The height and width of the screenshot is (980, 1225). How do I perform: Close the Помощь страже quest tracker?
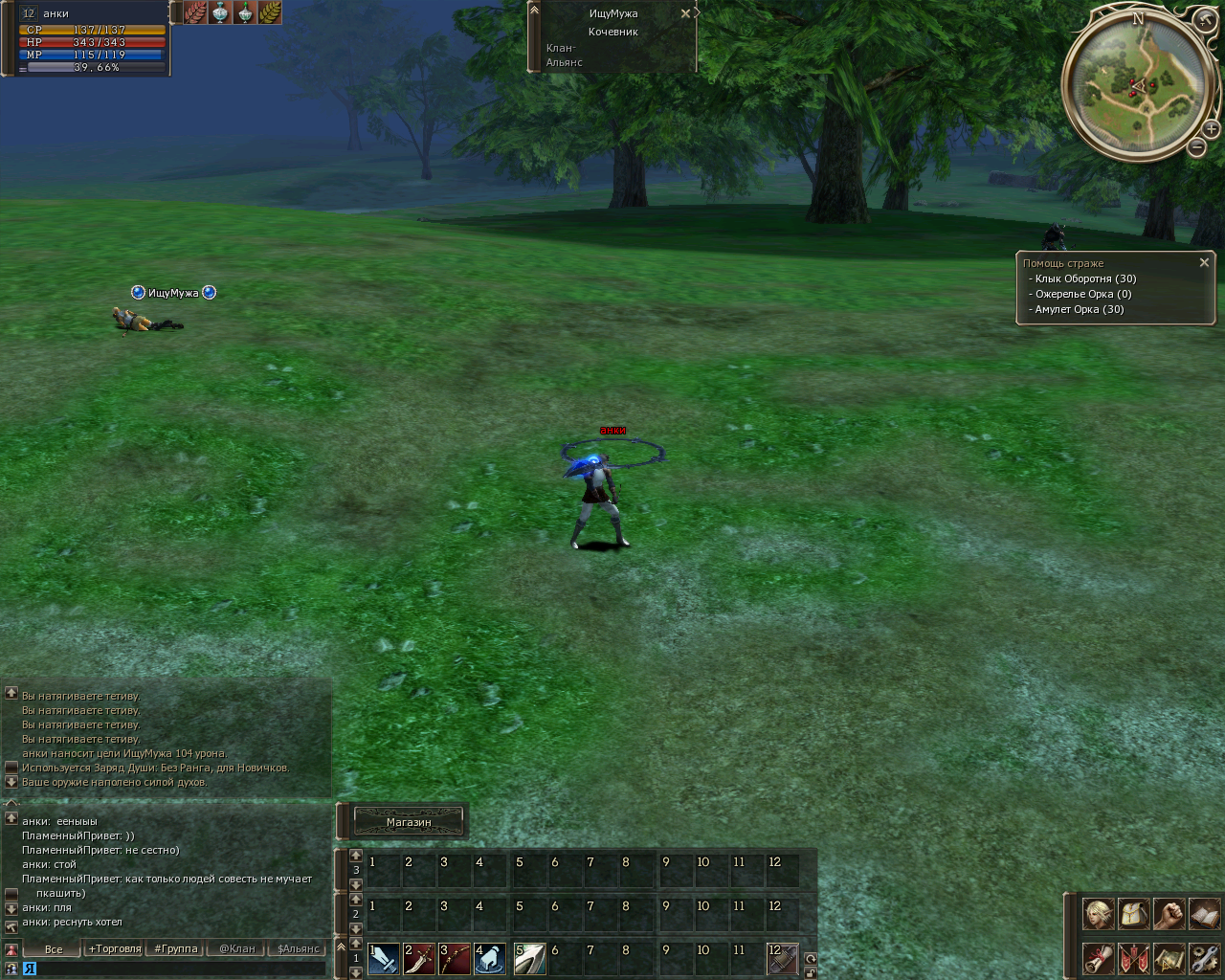coord(1204,262)
